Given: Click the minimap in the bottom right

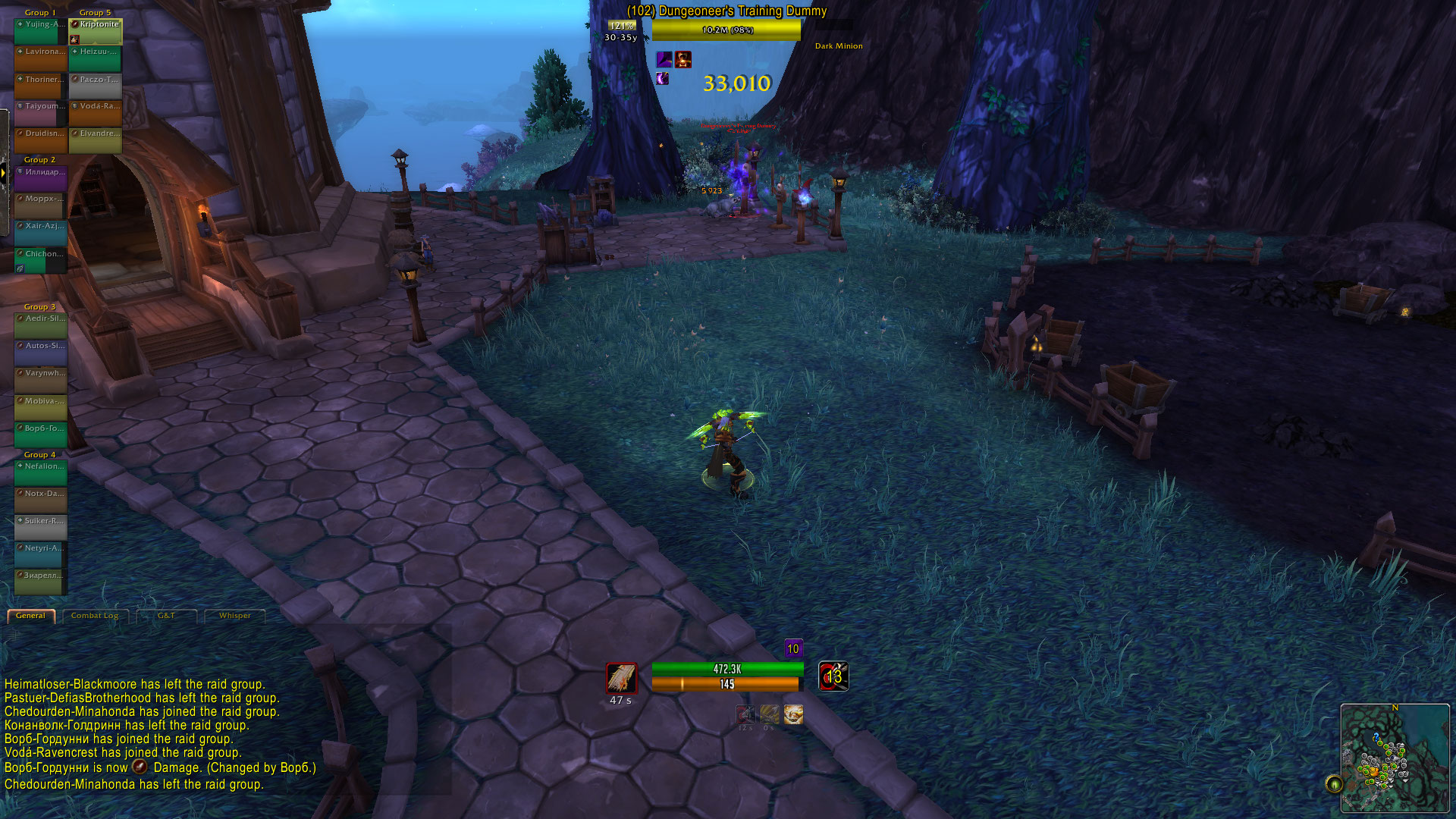Looking at the screenshot, I should (x=1395, y=758).
